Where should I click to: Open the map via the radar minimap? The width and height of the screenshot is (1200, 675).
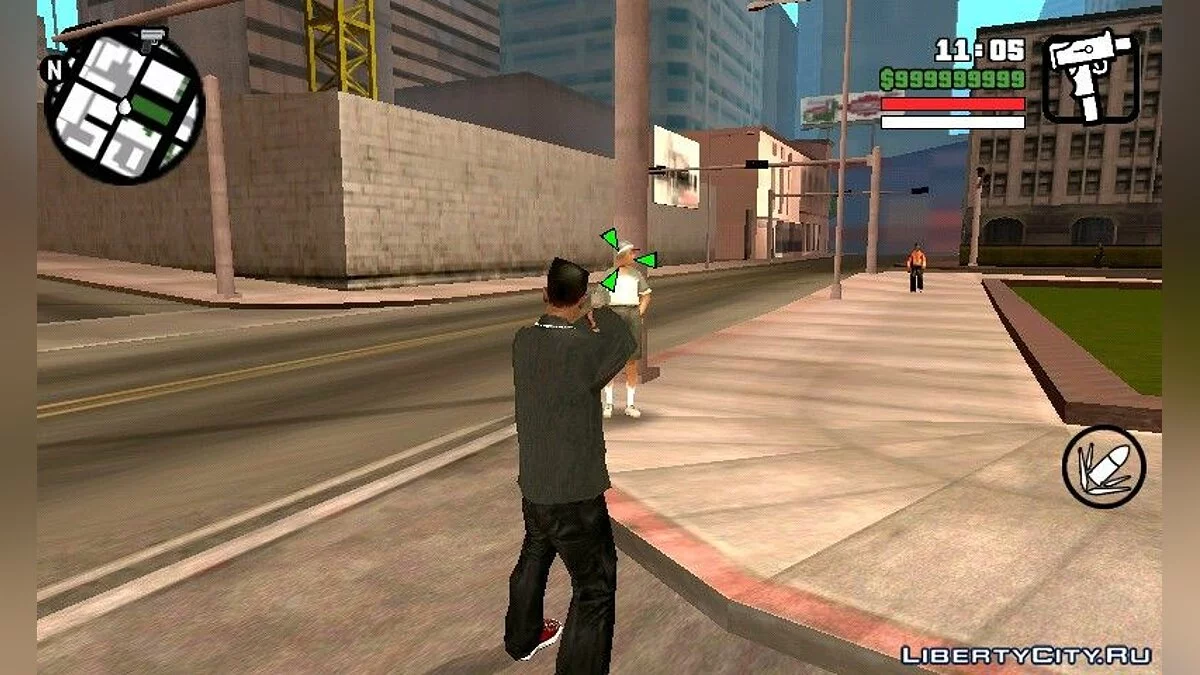(x=124, y=108)
